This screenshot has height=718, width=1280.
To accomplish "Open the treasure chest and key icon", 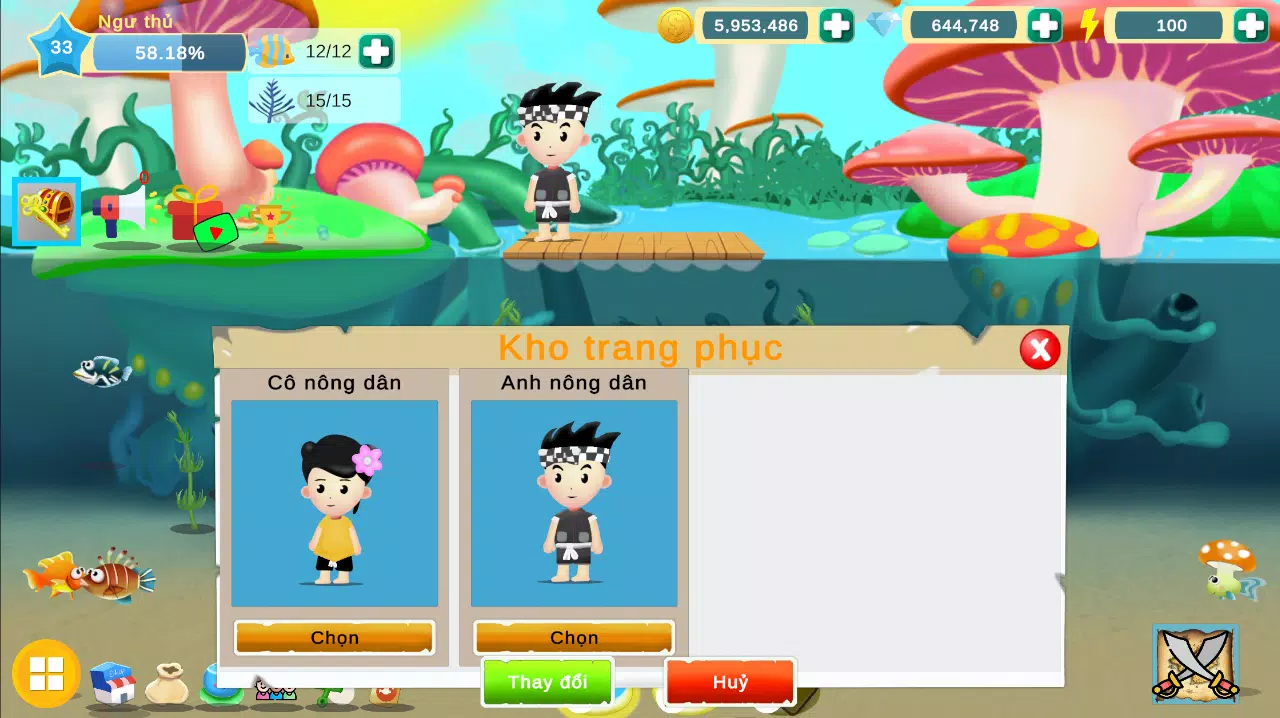I will [47, 211].
